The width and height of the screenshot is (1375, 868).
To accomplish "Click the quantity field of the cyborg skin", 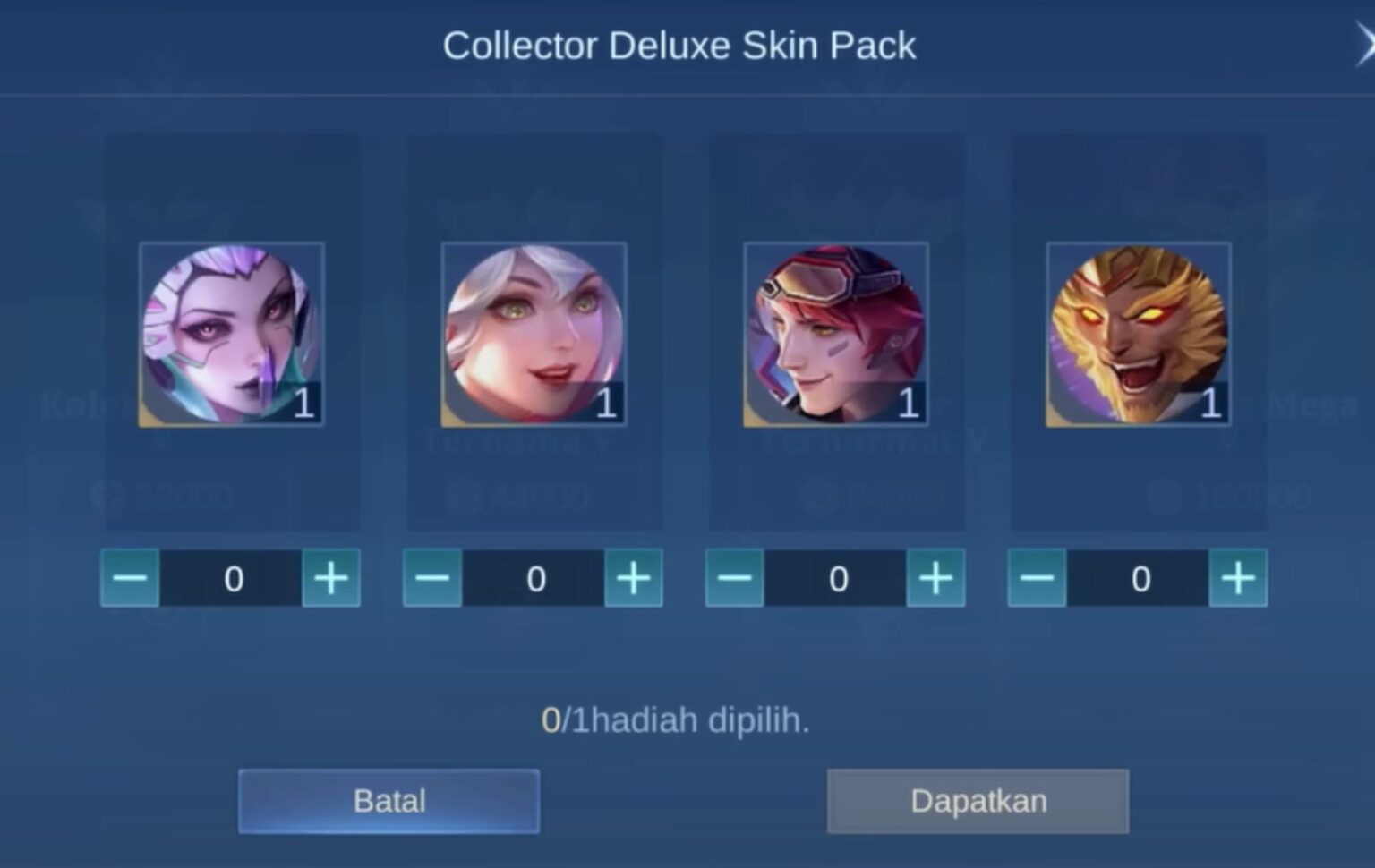I will [x=231, y=578].
